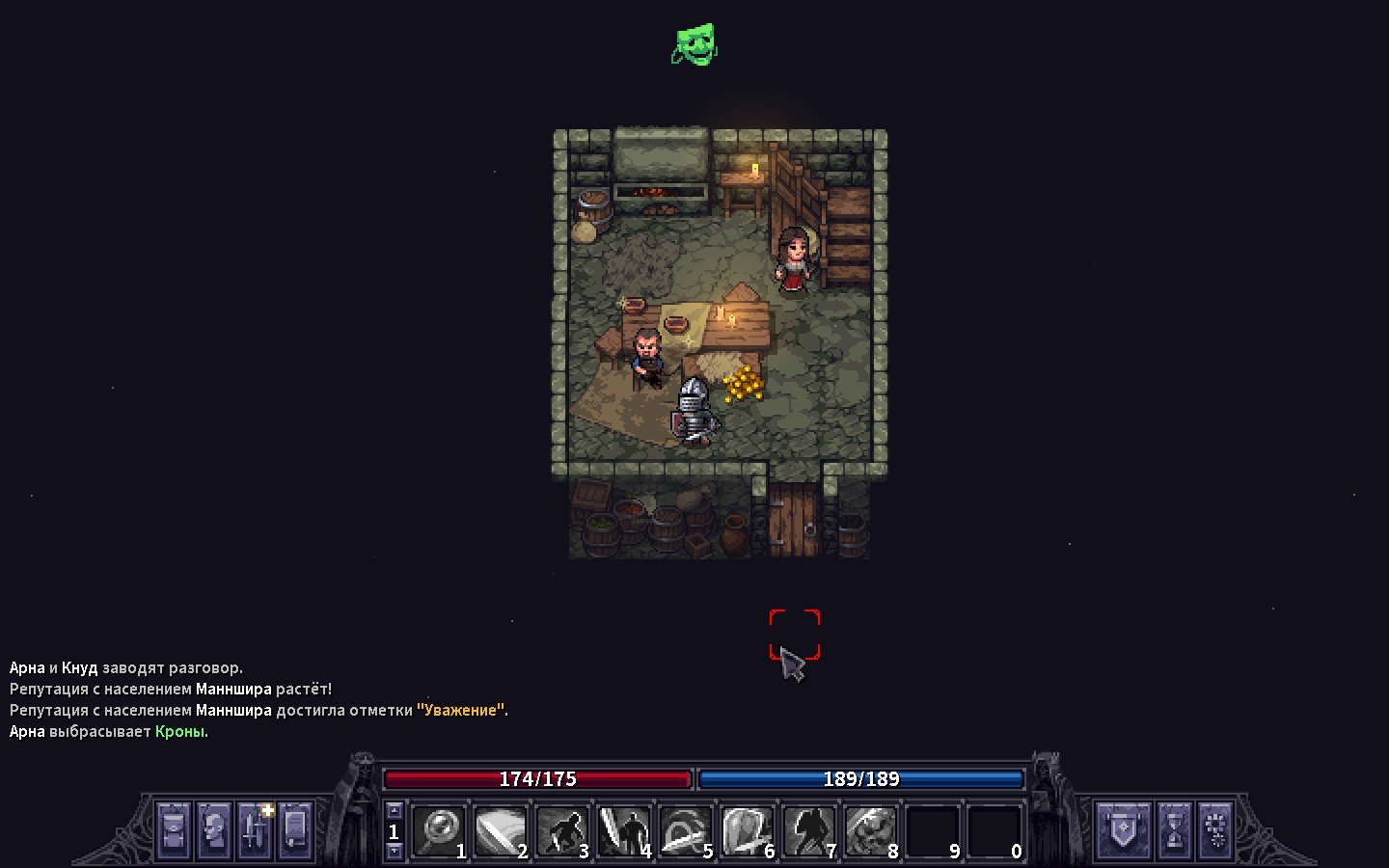
Task: Open the crossed swords skills button
Action: [x=256, y=829]
